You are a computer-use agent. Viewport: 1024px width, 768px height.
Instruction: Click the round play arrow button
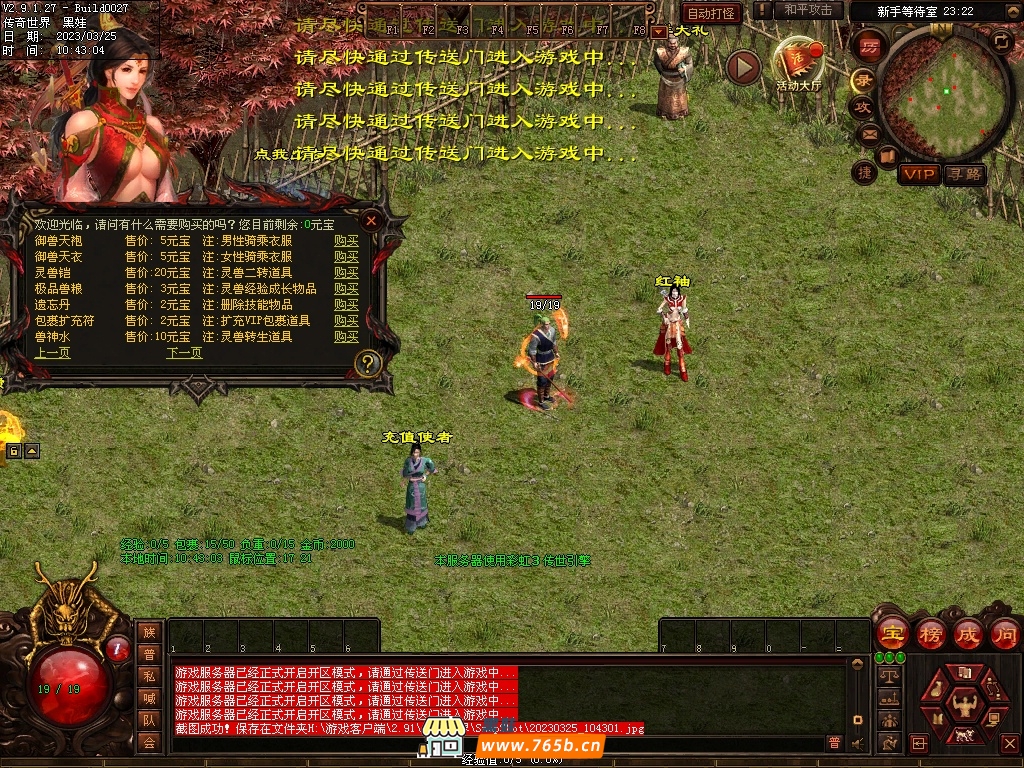click(x=743, y=67)
